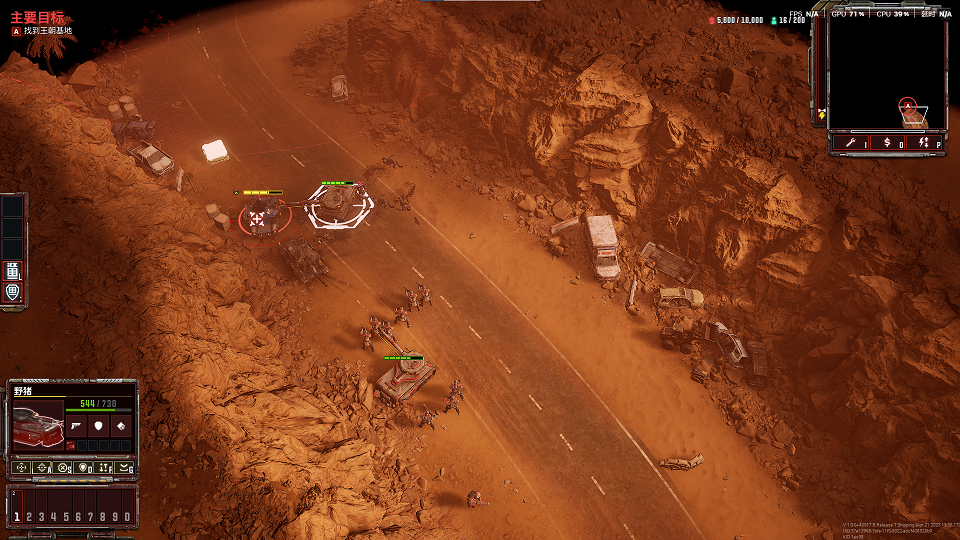Click the map marker on minimap

[907, 105]
